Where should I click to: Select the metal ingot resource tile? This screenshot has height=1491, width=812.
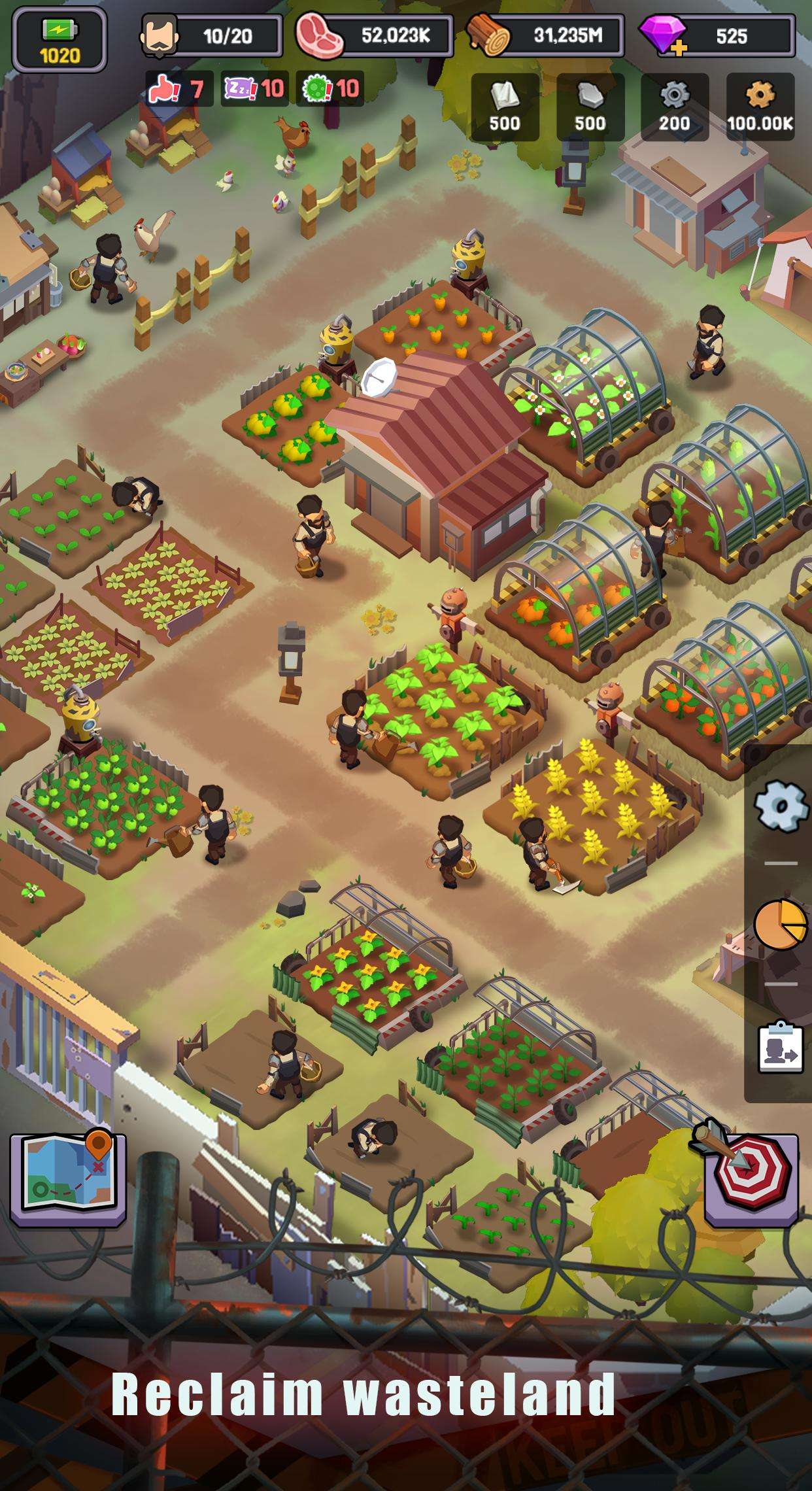(x=590, y=107)
